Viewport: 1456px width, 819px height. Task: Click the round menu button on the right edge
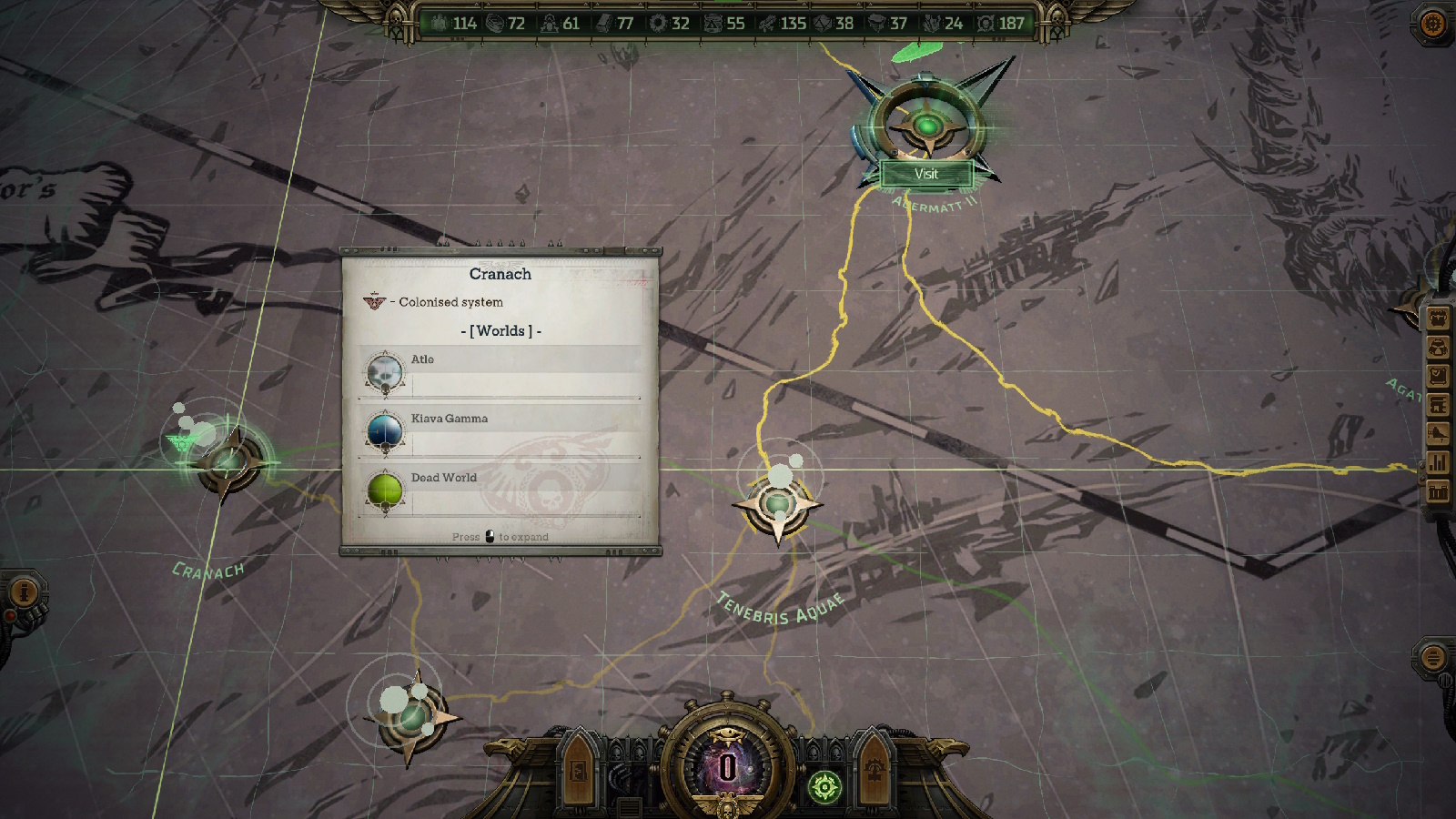[1432, 657]
